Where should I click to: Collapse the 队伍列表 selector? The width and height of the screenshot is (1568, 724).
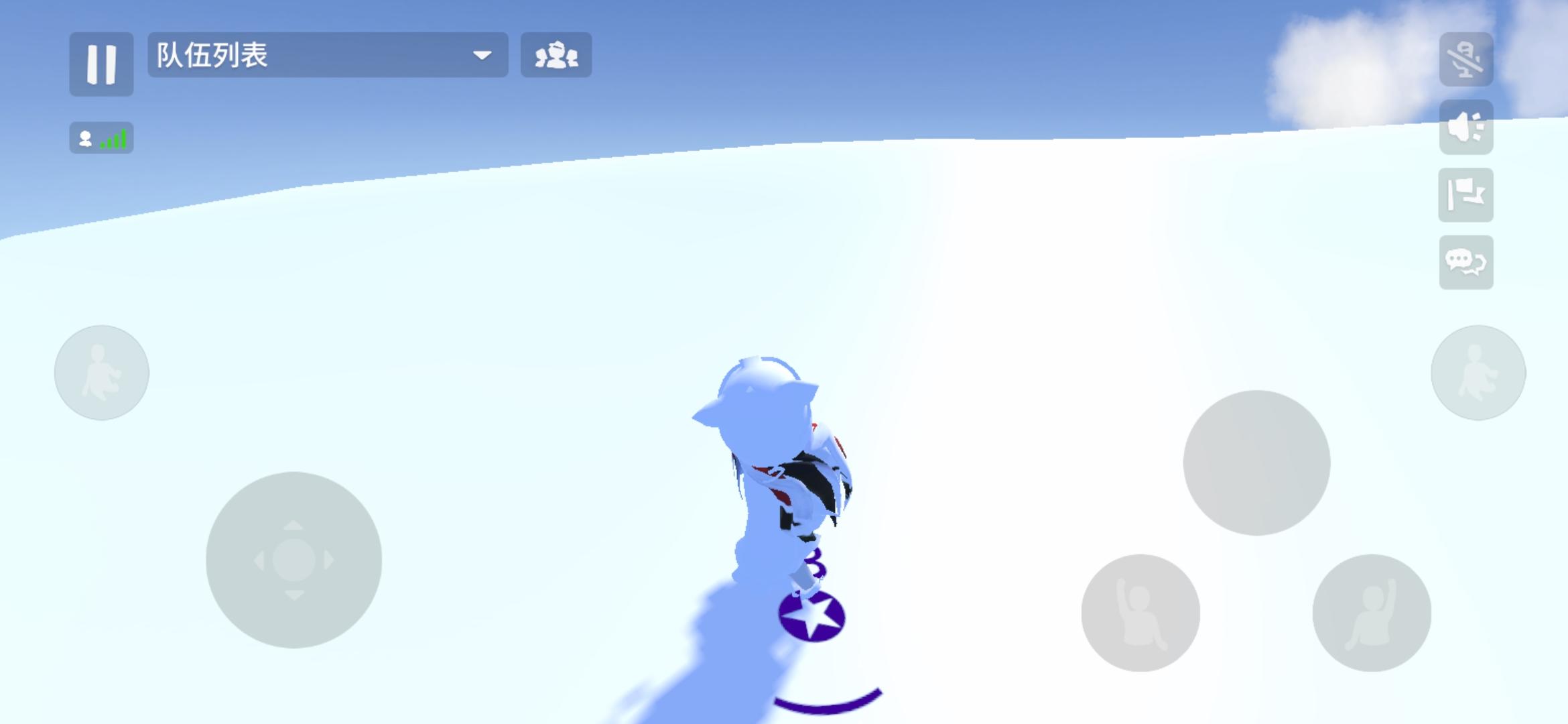tap(326, 56)
